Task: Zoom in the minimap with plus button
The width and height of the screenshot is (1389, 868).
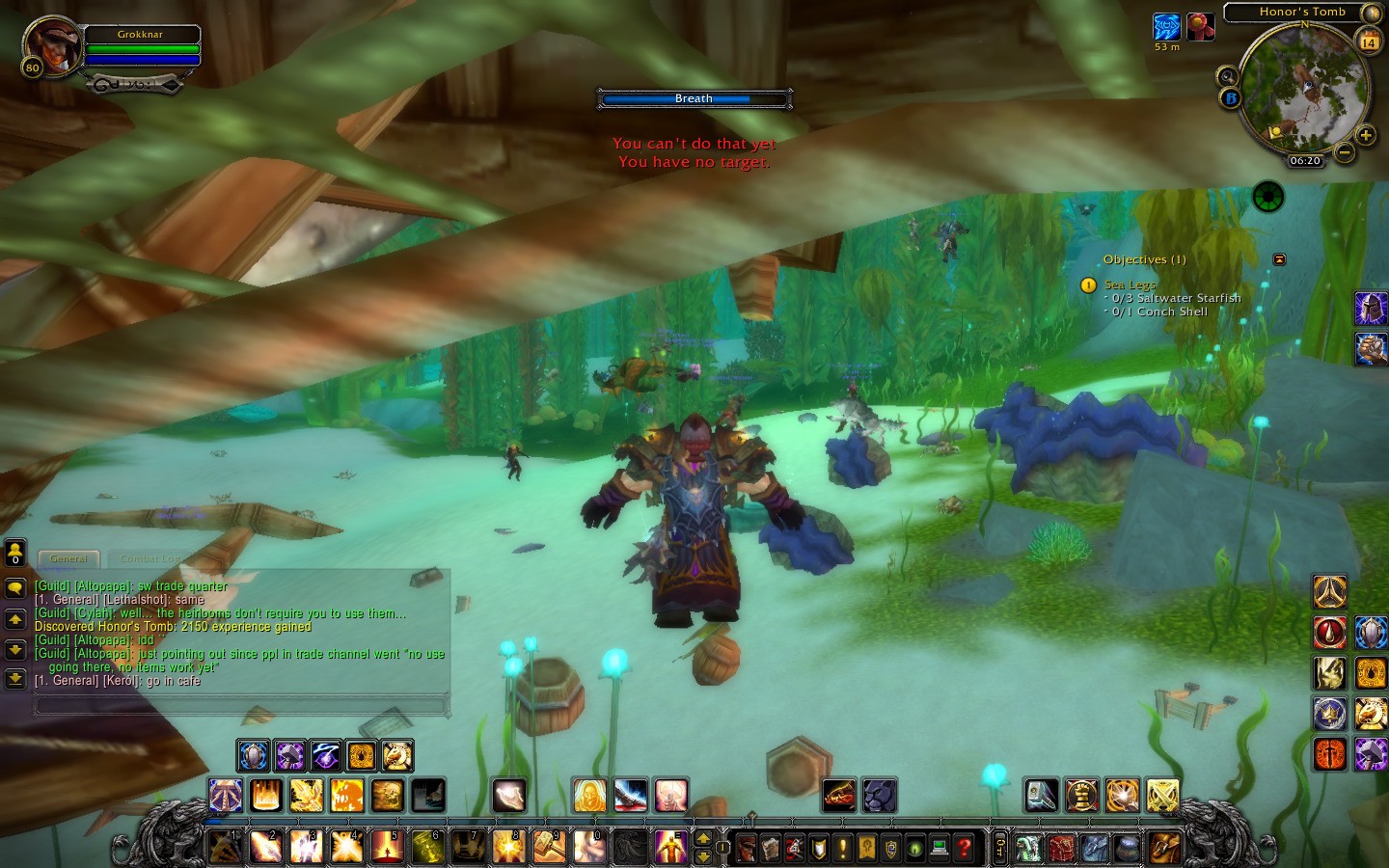Action: click(1366, 135)
